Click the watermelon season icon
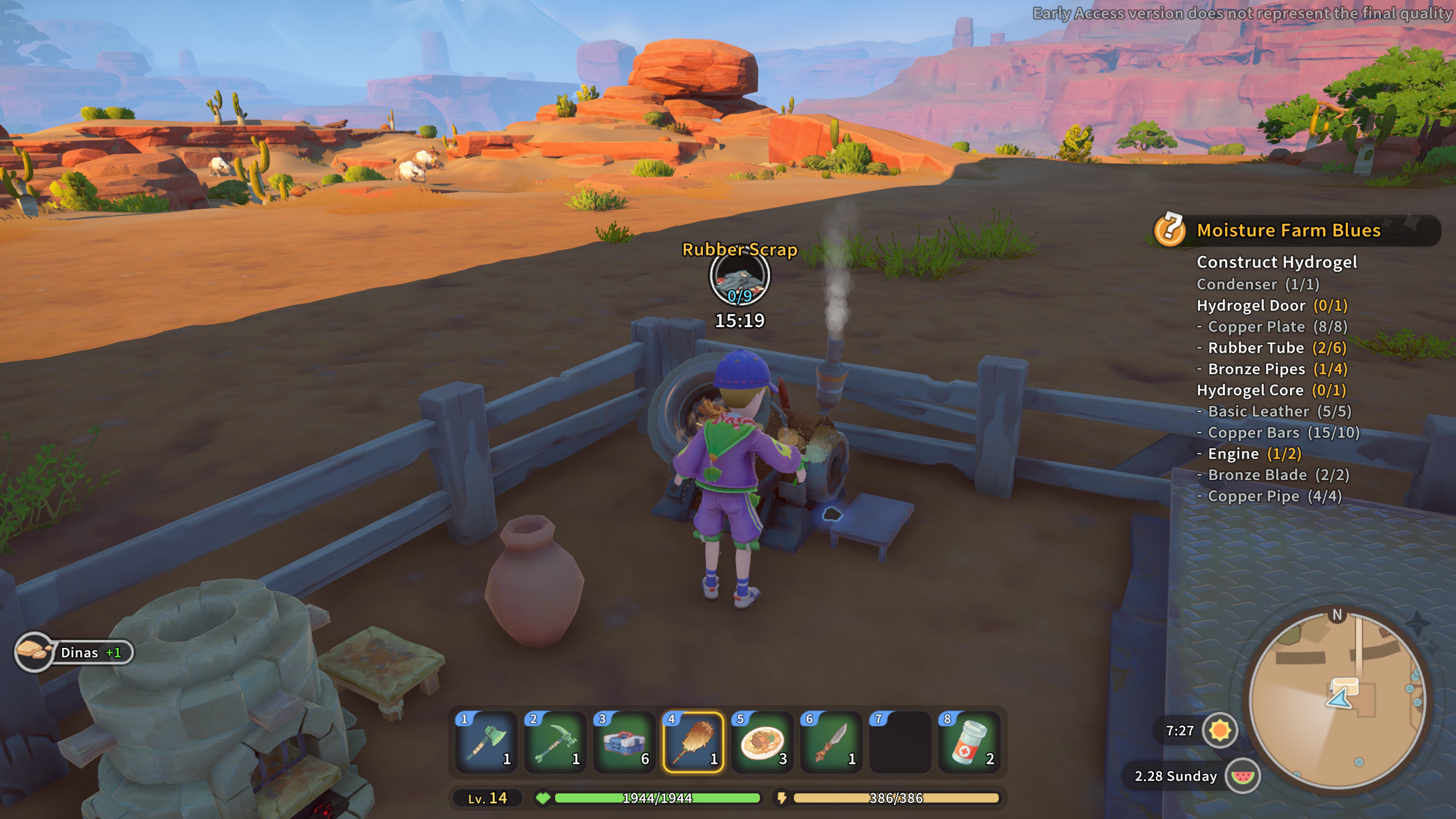The width and height of the screenshot is (1456, 819). point(1243,776)
